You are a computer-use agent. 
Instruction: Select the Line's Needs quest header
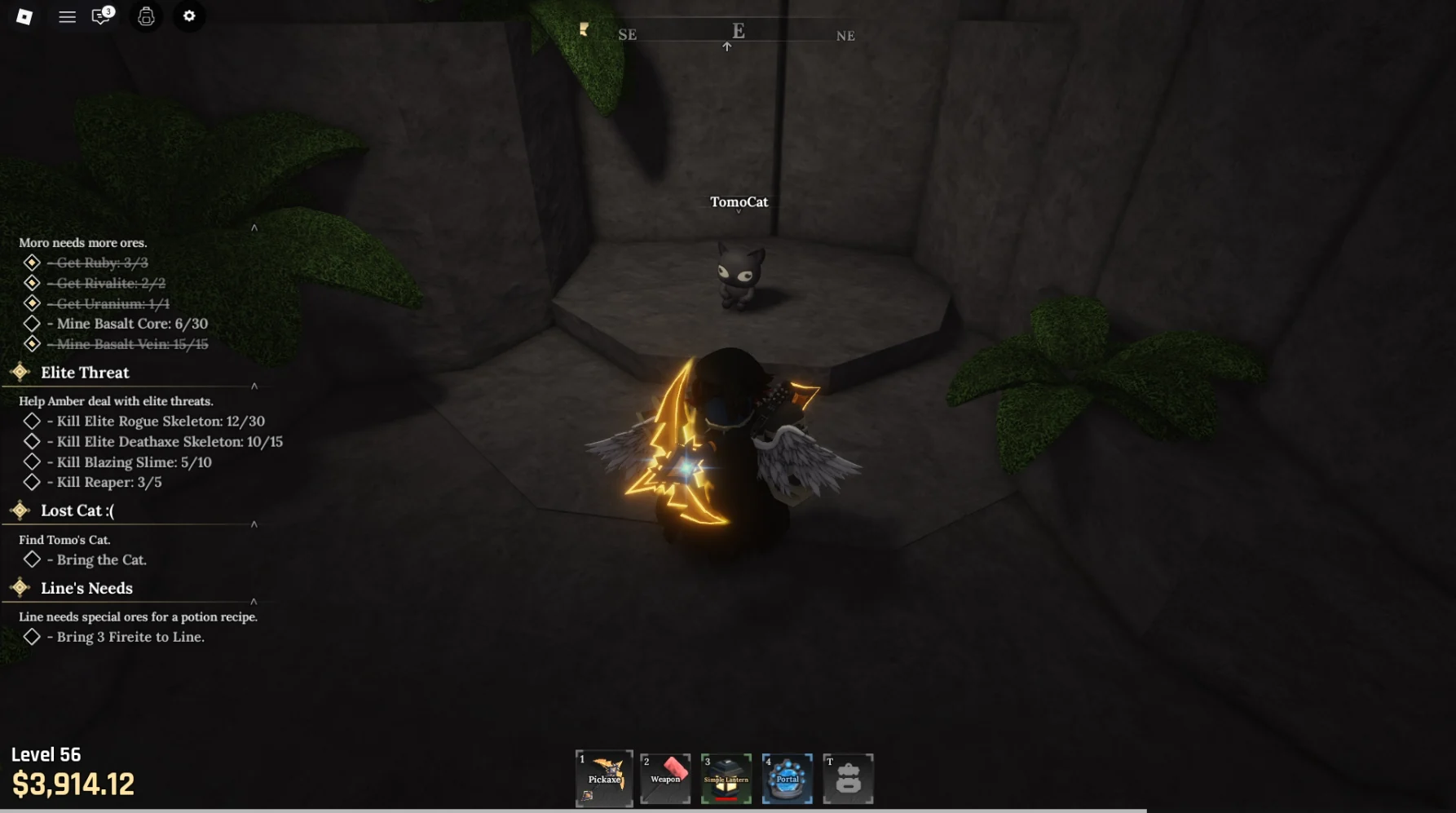click(x=87, y=588)
